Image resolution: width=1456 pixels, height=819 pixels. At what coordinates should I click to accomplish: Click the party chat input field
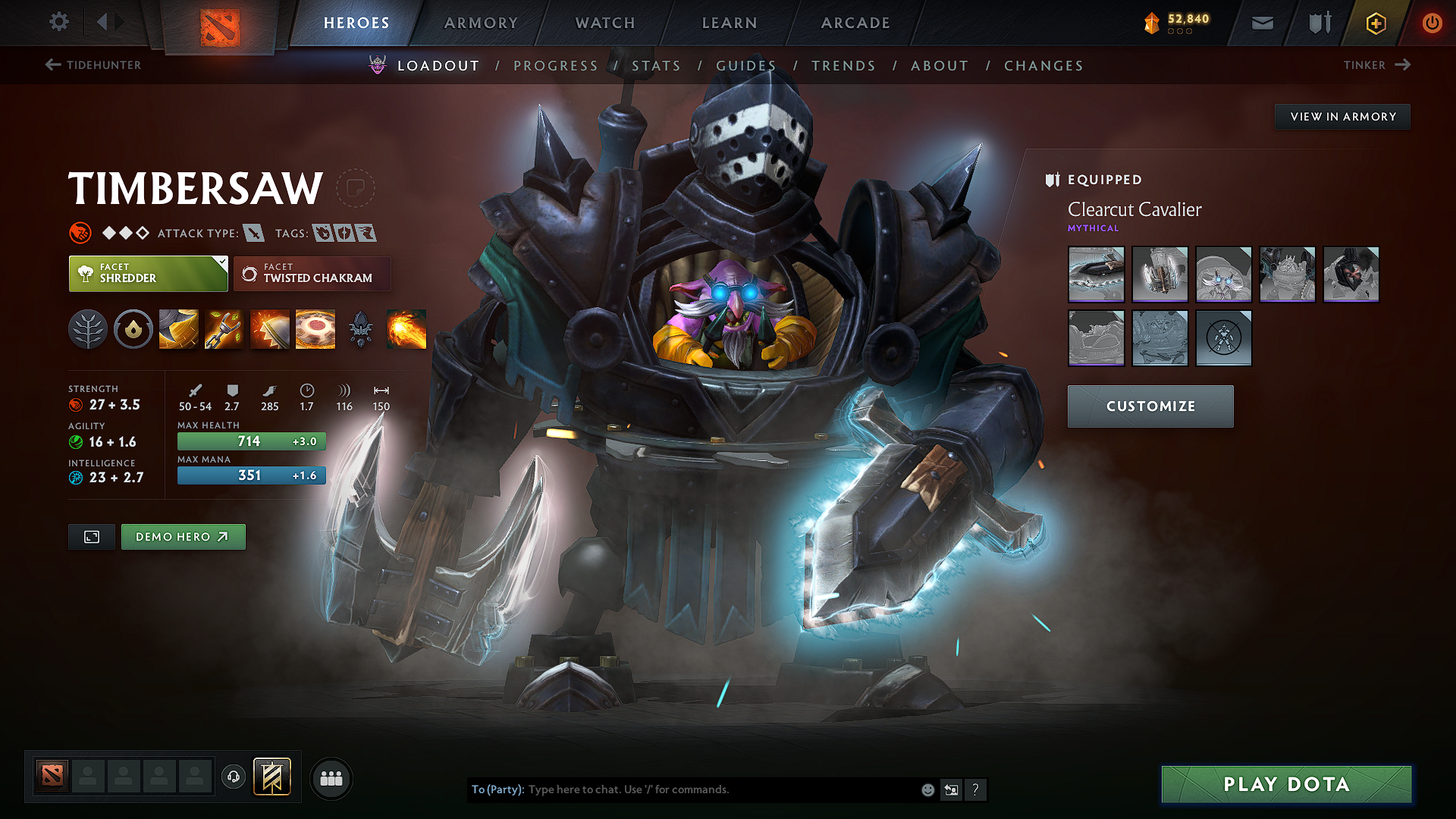pos(720,789)
